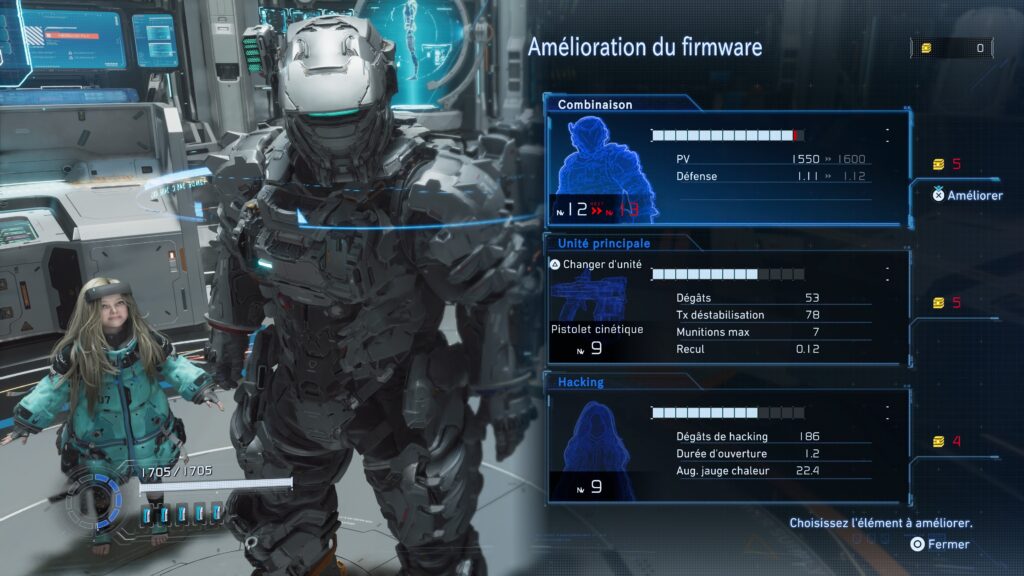Click the Améliorer upgrade button

[x=968, y=195]
